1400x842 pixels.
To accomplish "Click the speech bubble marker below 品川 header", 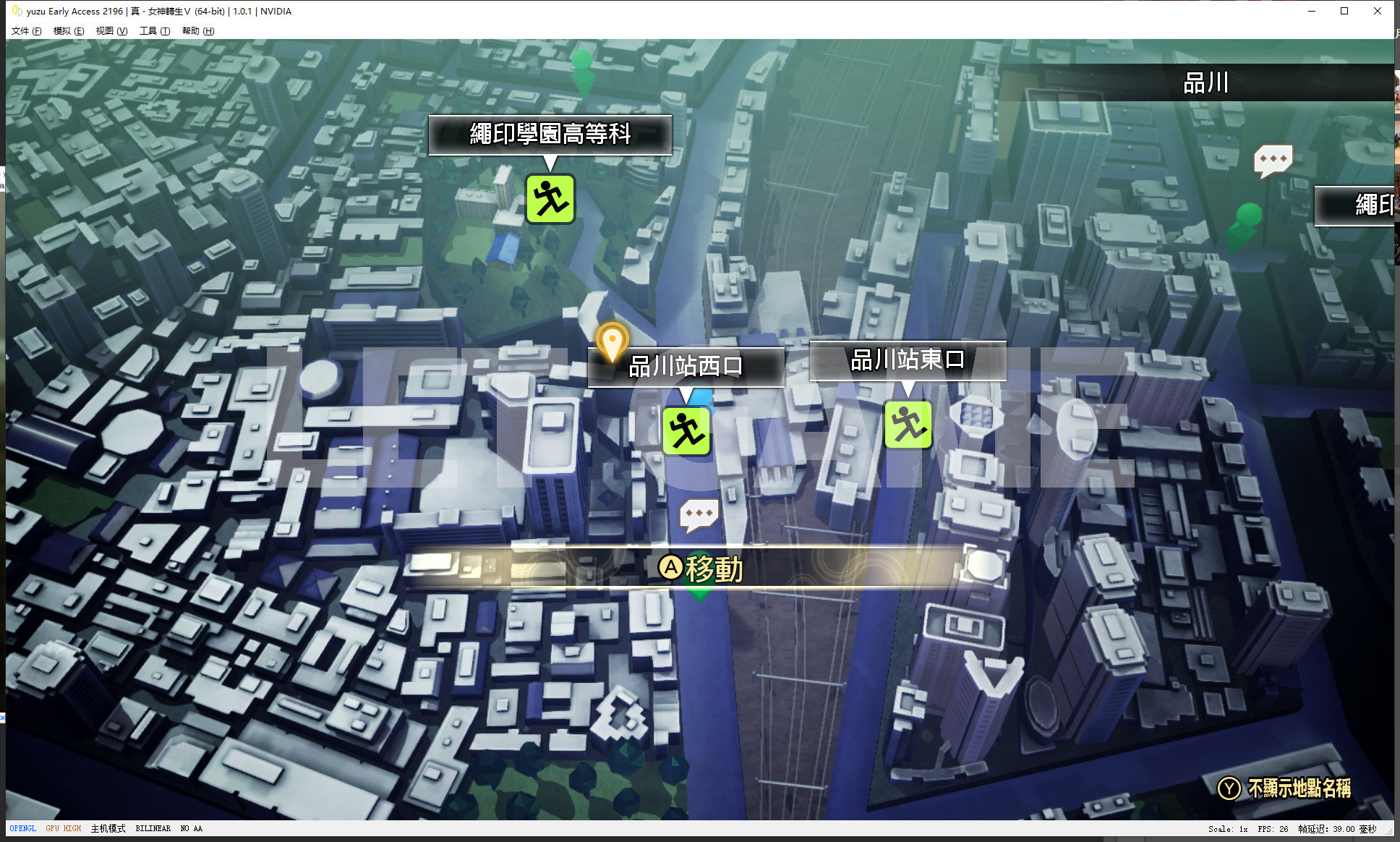I will click(1273, 160).
